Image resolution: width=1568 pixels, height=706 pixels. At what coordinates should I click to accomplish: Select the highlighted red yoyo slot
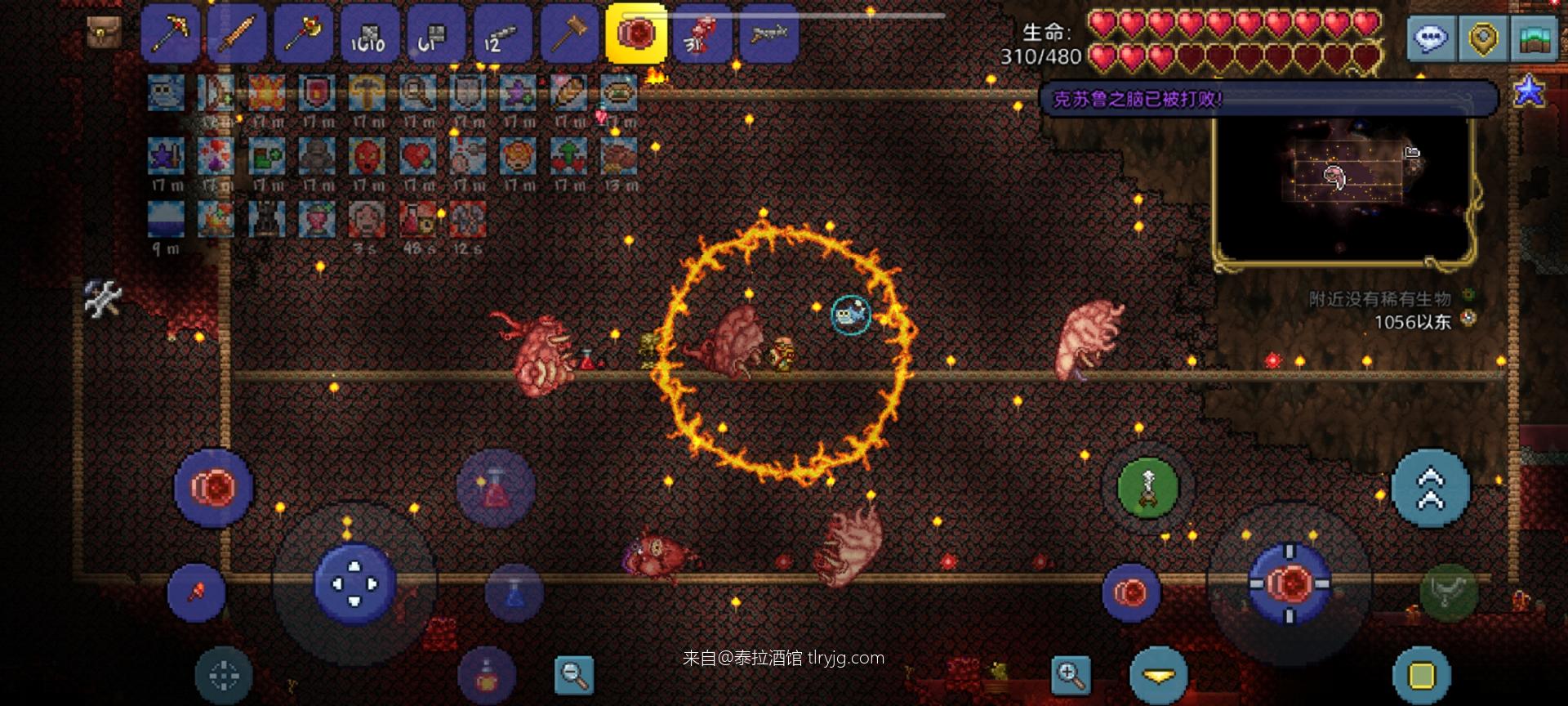tap(636, 34)
